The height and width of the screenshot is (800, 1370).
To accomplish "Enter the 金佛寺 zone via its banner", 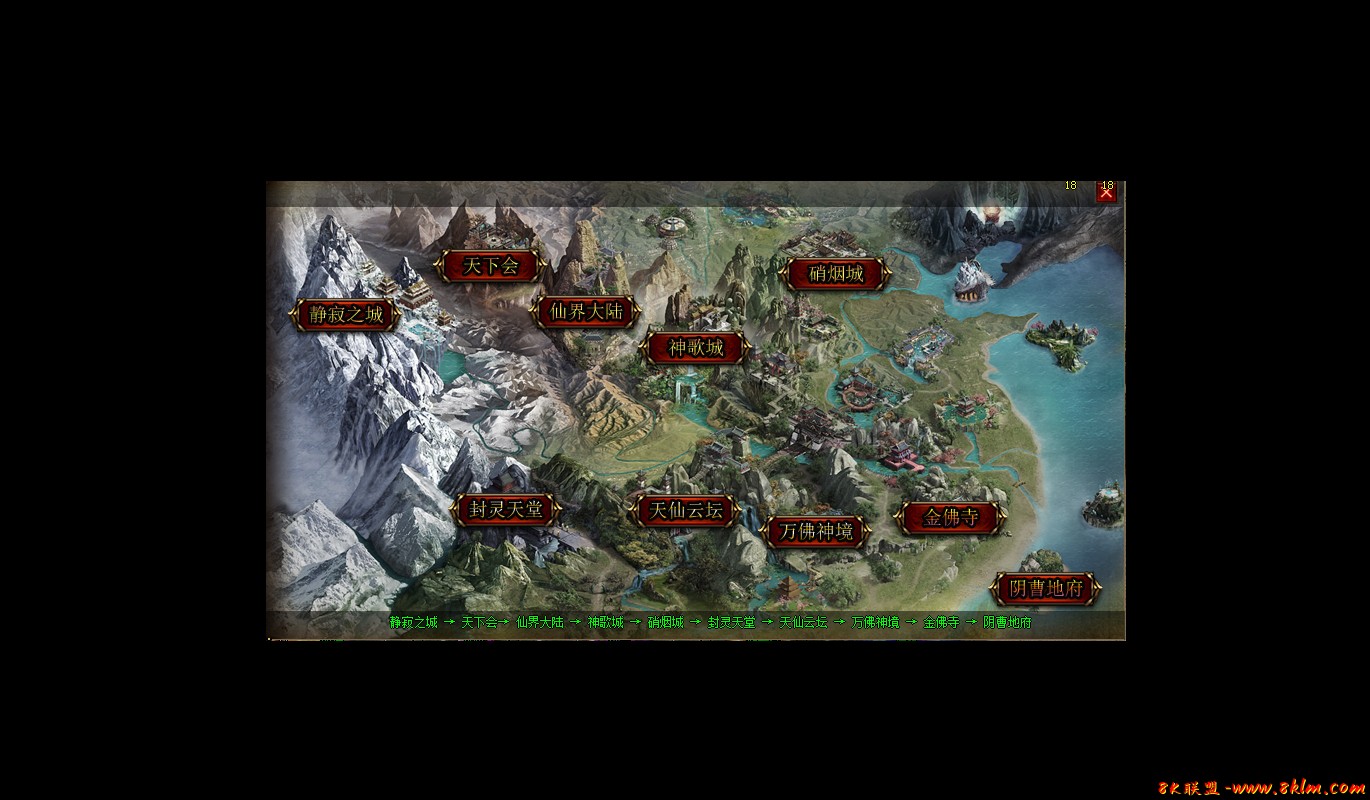I will 949,517.
